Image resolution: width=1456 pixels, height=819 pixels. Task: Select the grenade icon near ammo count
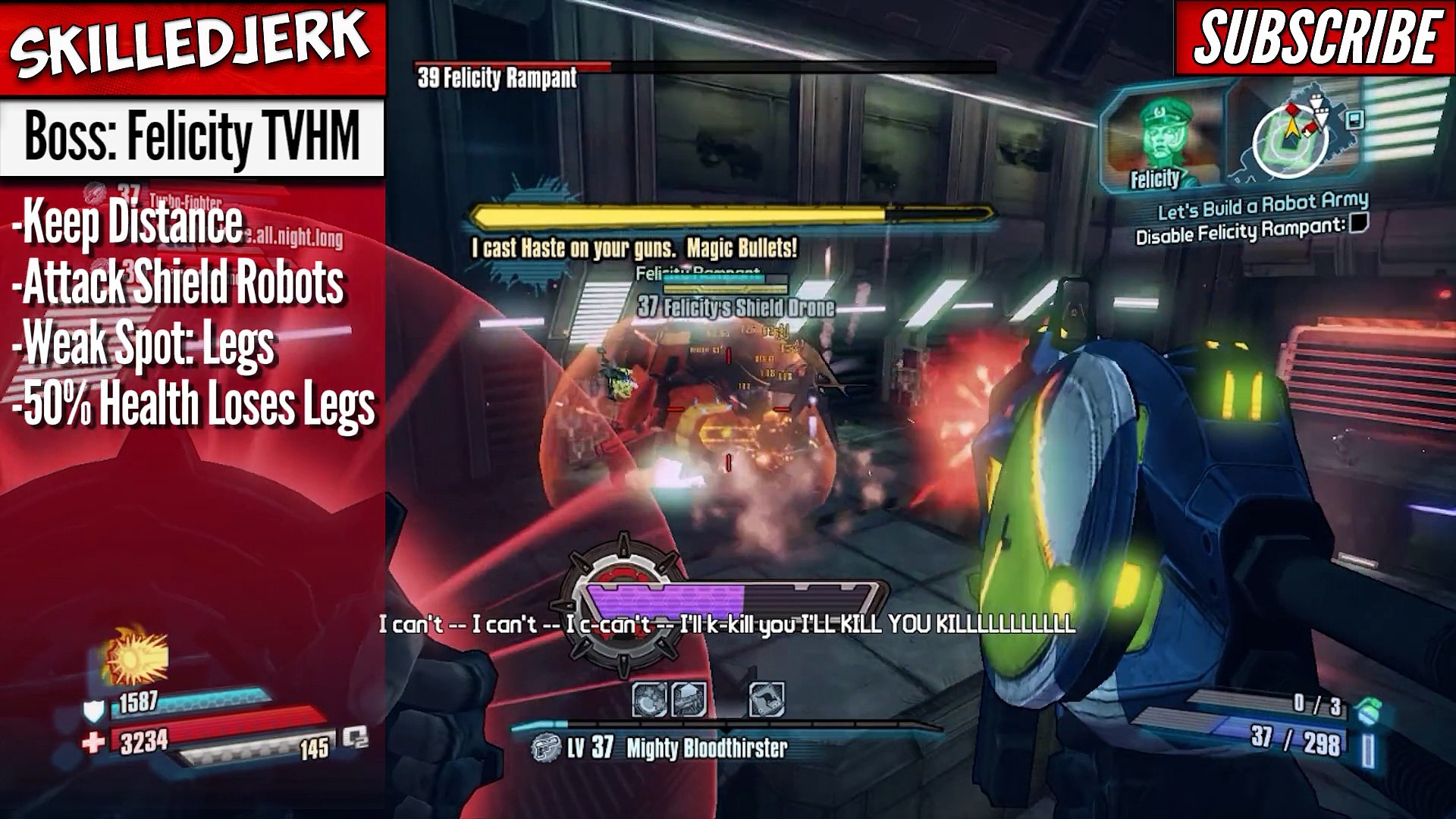tap(1369, 711)
